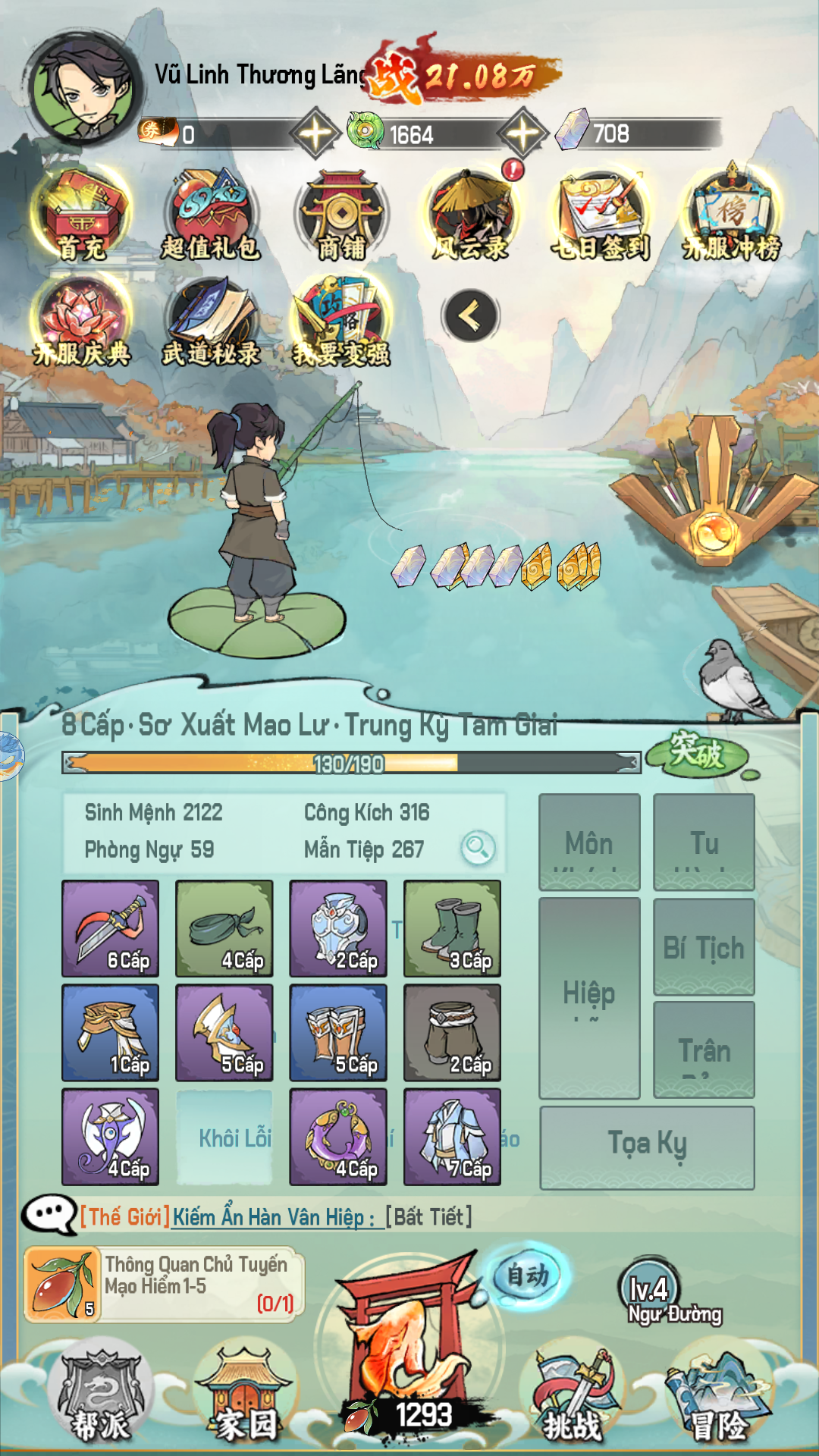Open the Bí Tịch panel
Screen dimensions: 819x1456
click(x=704, y=946)
